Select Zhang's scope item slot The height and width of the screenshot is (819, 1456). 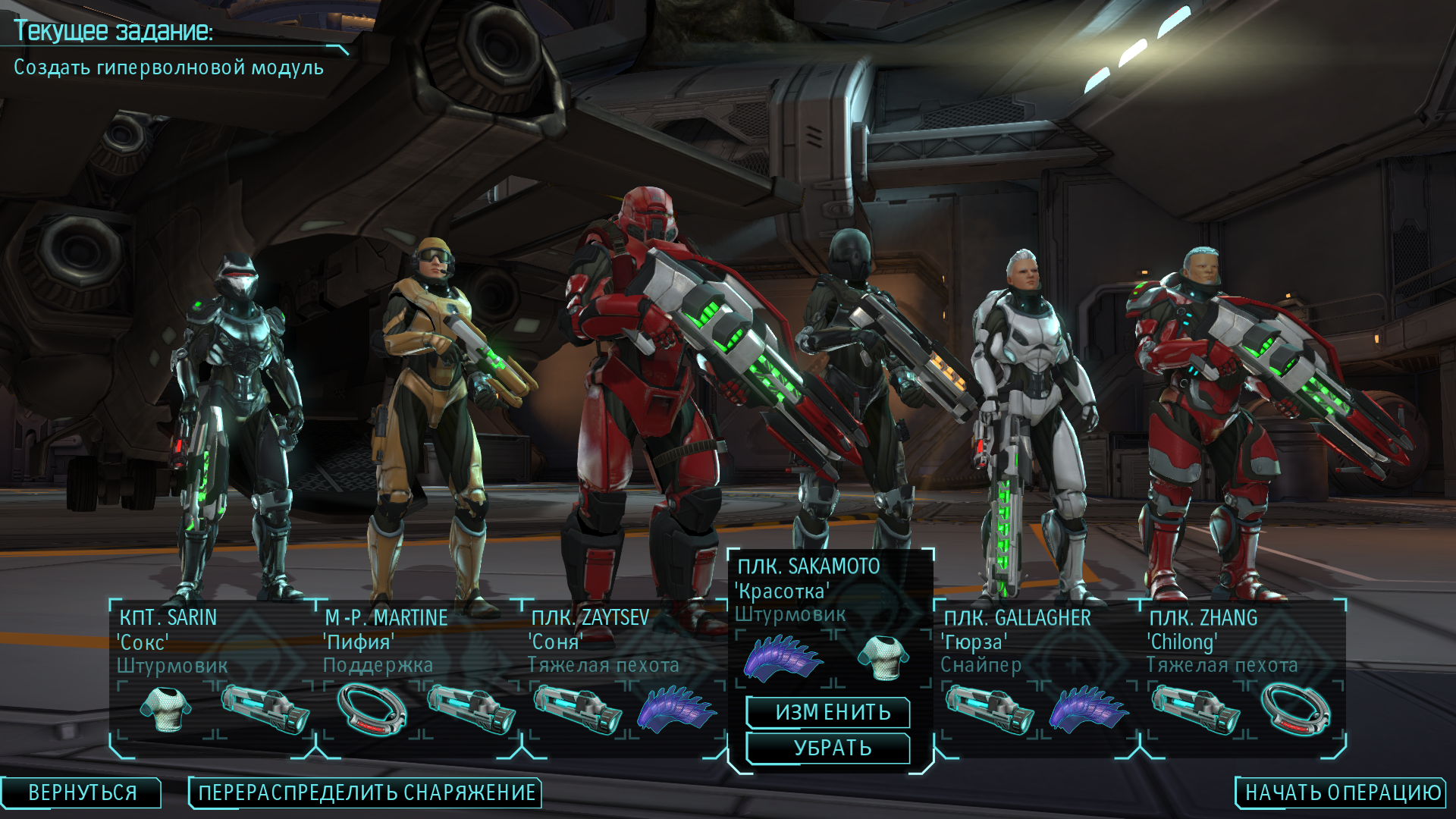(1195, 711)
